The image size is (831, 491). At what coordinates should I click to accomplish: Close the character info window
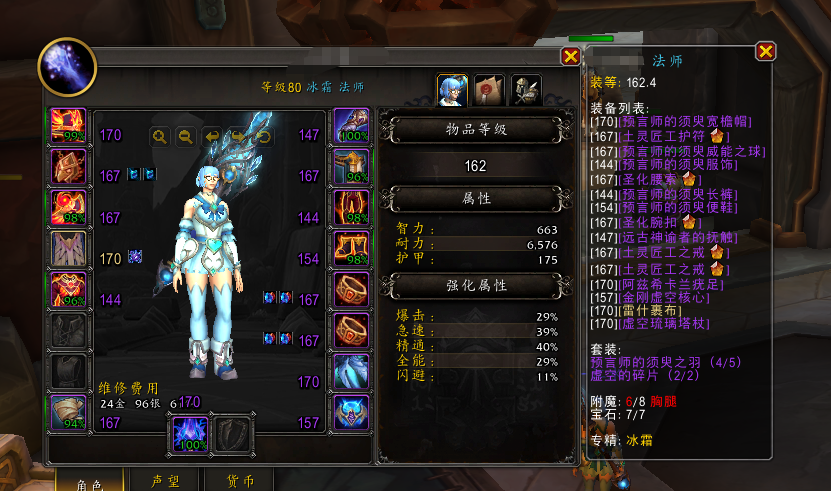(x=570, y=57)
